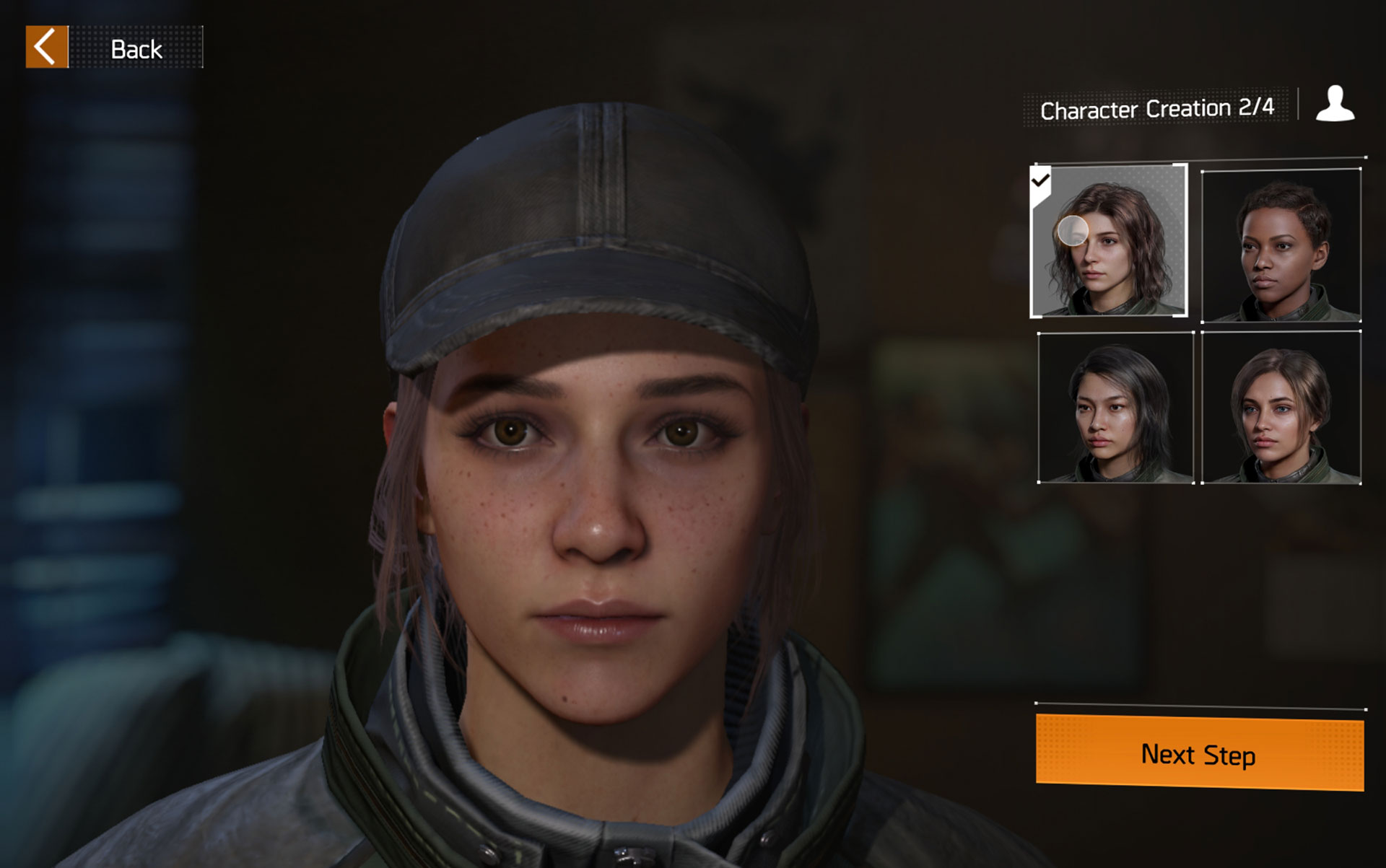Choose the short-haired dark-skinned face preset
Viewport: 1386px width, 868px height.
(x=1281, y=246)
